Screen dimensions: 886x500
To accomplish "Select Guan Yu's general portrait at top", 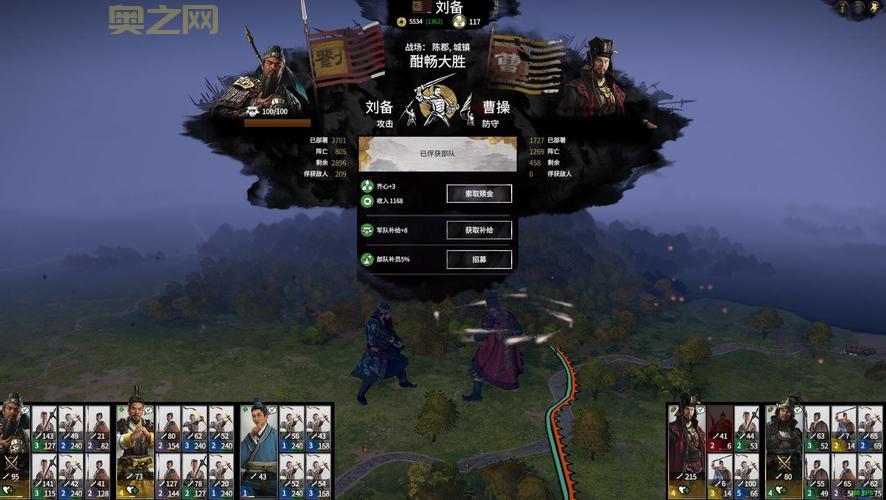I will coord(264,82).
